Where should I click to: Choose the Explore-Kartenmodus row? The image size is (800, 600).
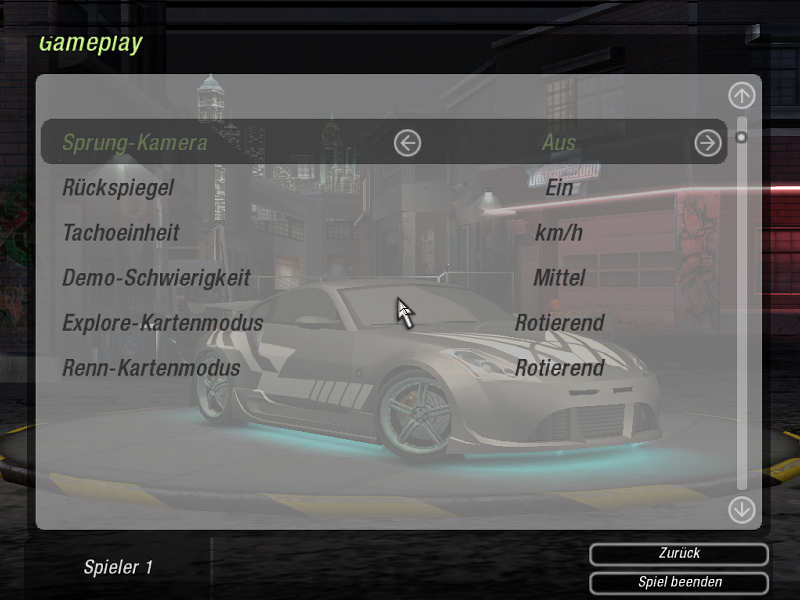coord(162,323)
